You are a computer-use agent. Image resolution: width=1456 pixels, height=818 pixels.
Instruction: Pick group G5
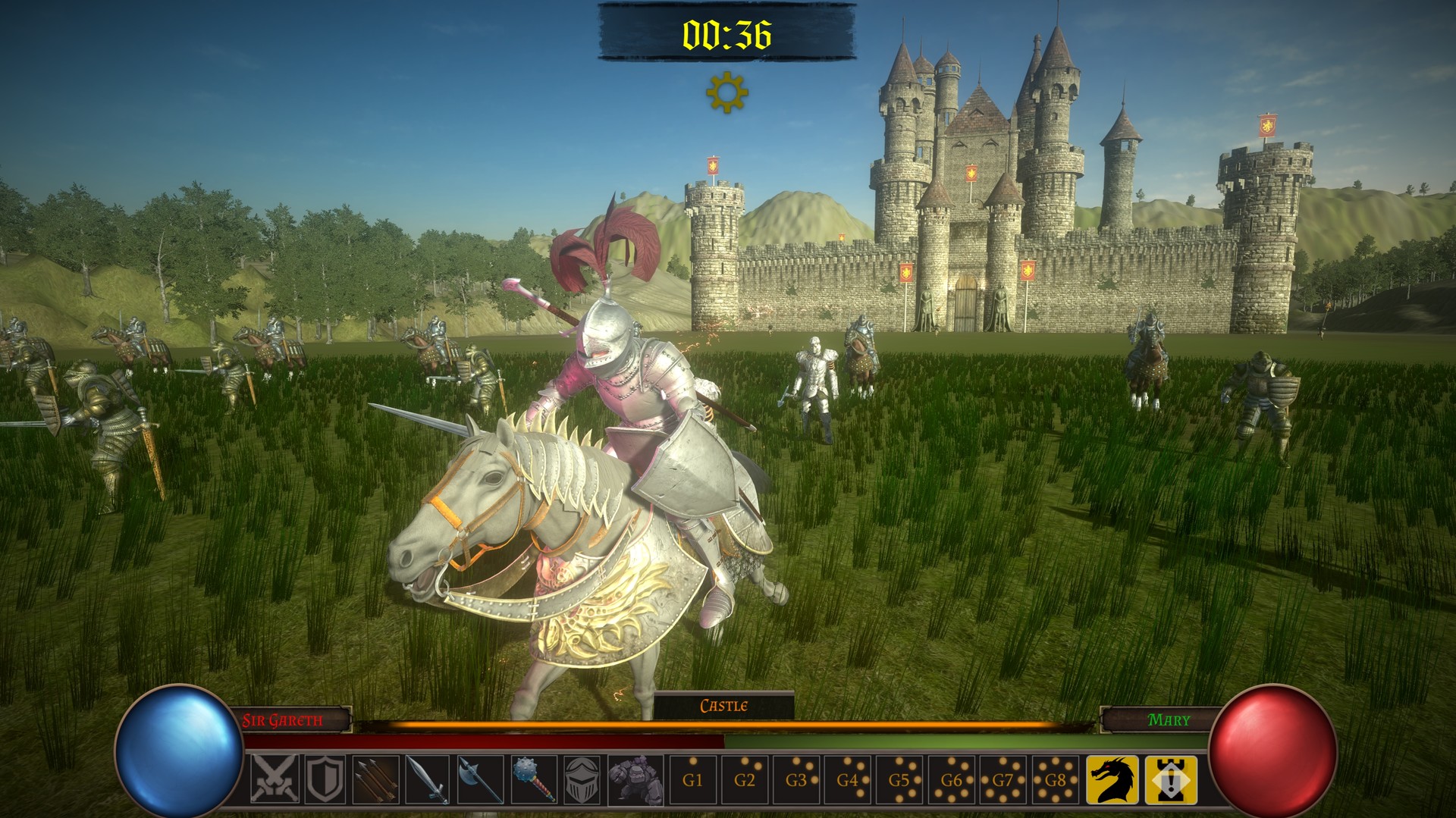[899, 779]
